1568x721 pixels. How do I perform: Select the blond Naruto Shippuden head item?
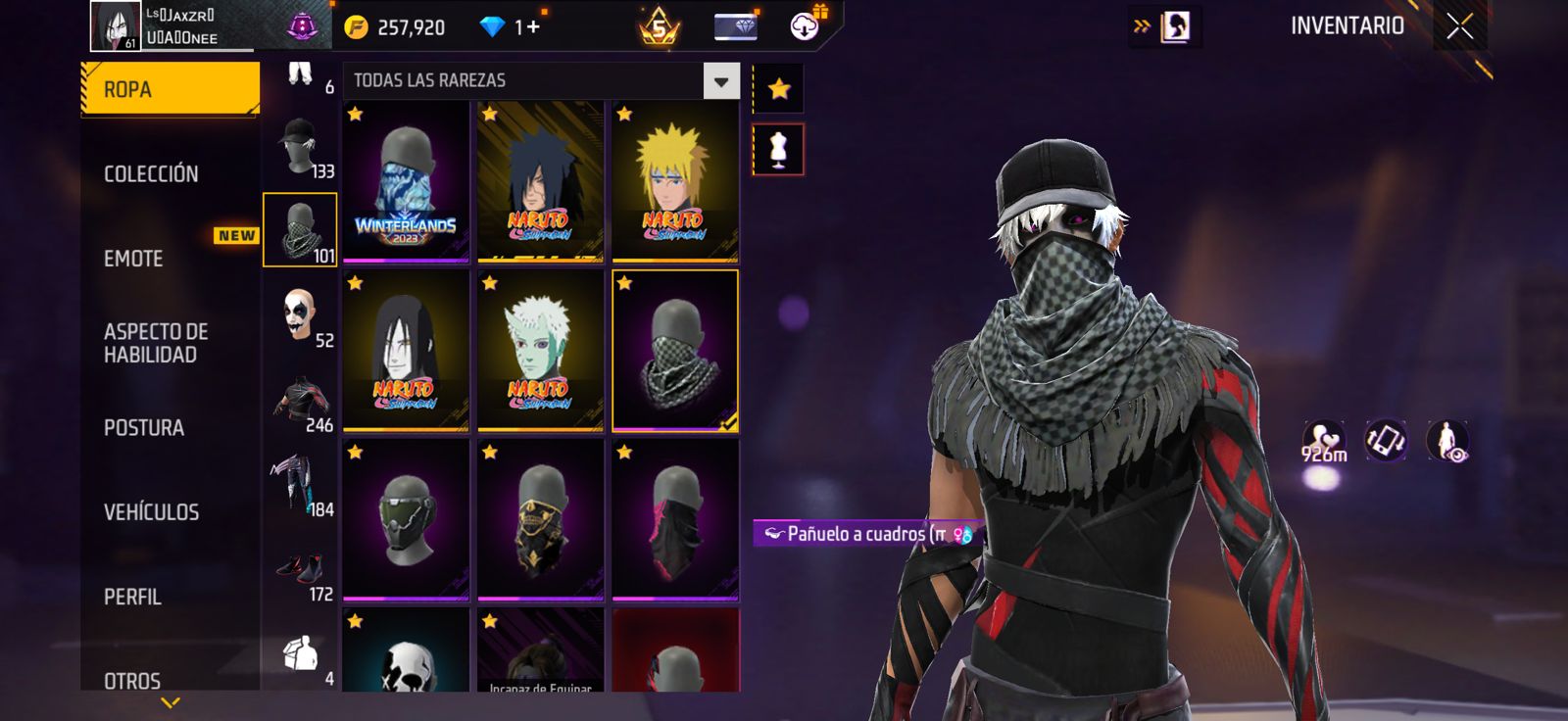point(674,182)
